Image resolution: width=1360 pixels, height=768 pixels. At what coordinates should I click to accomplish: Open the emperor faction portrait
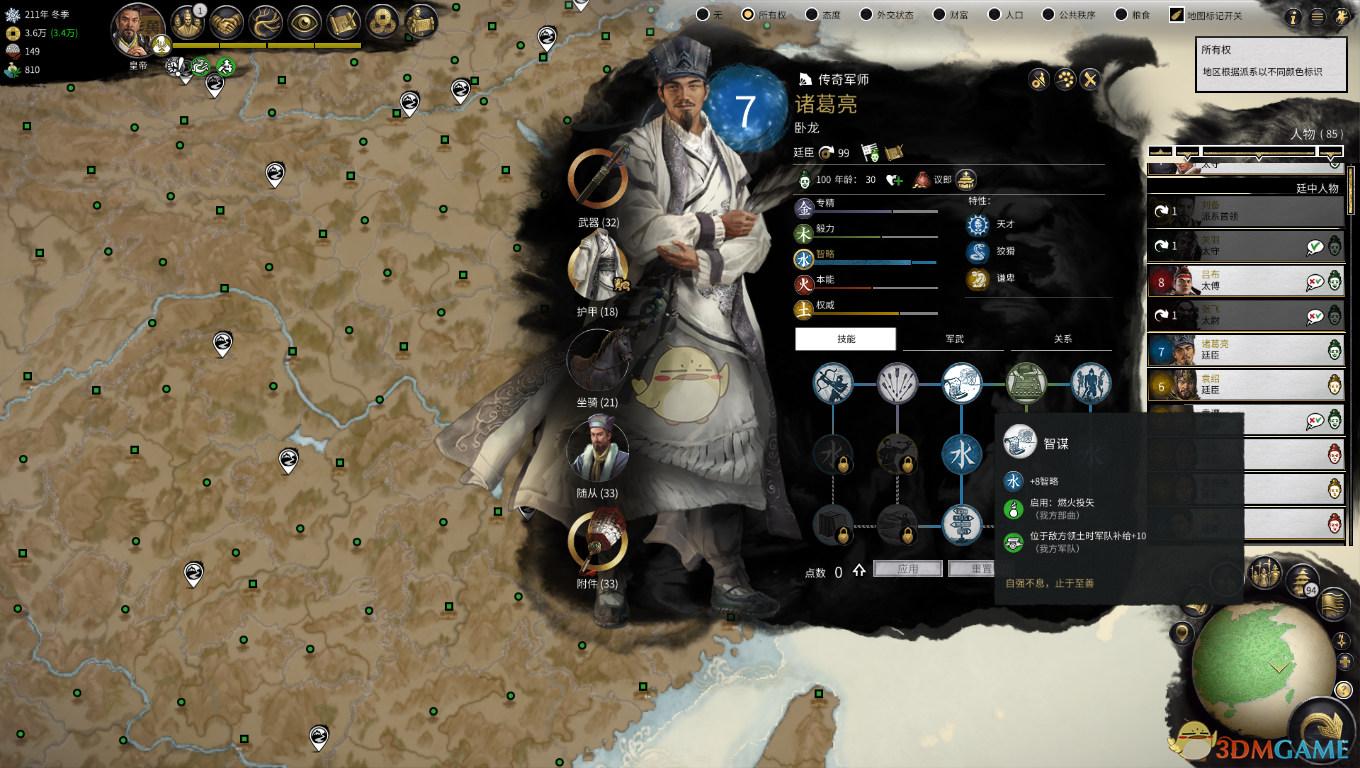pos(137,32)
